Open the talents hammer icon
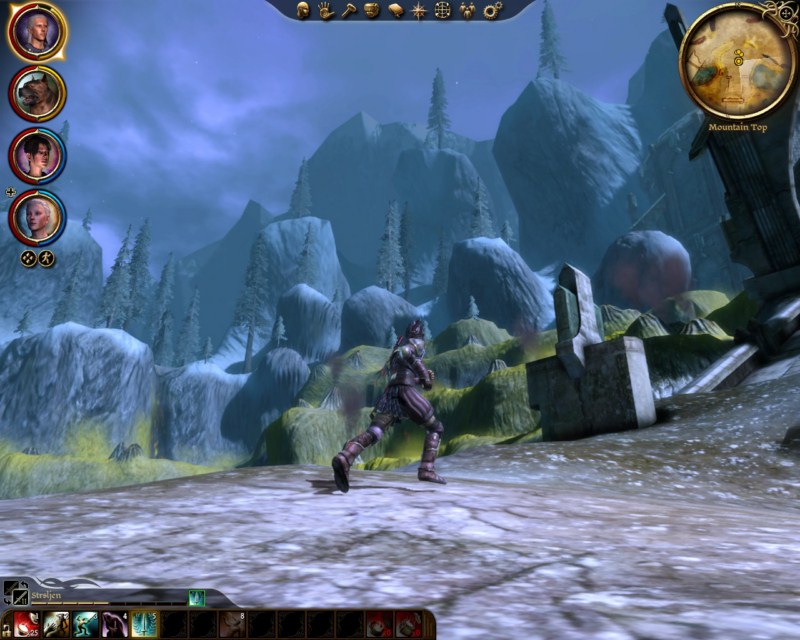 point(348,10)
